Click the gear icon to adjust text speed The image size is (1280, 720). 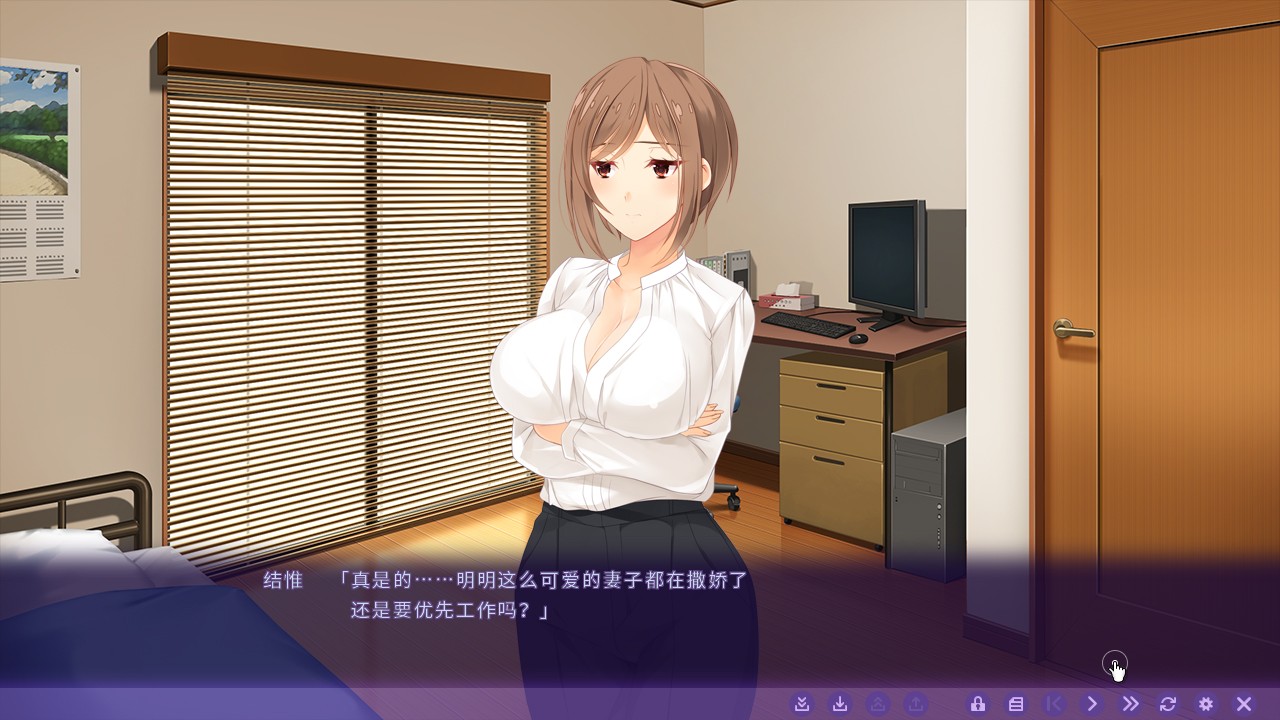point(1206,703)
